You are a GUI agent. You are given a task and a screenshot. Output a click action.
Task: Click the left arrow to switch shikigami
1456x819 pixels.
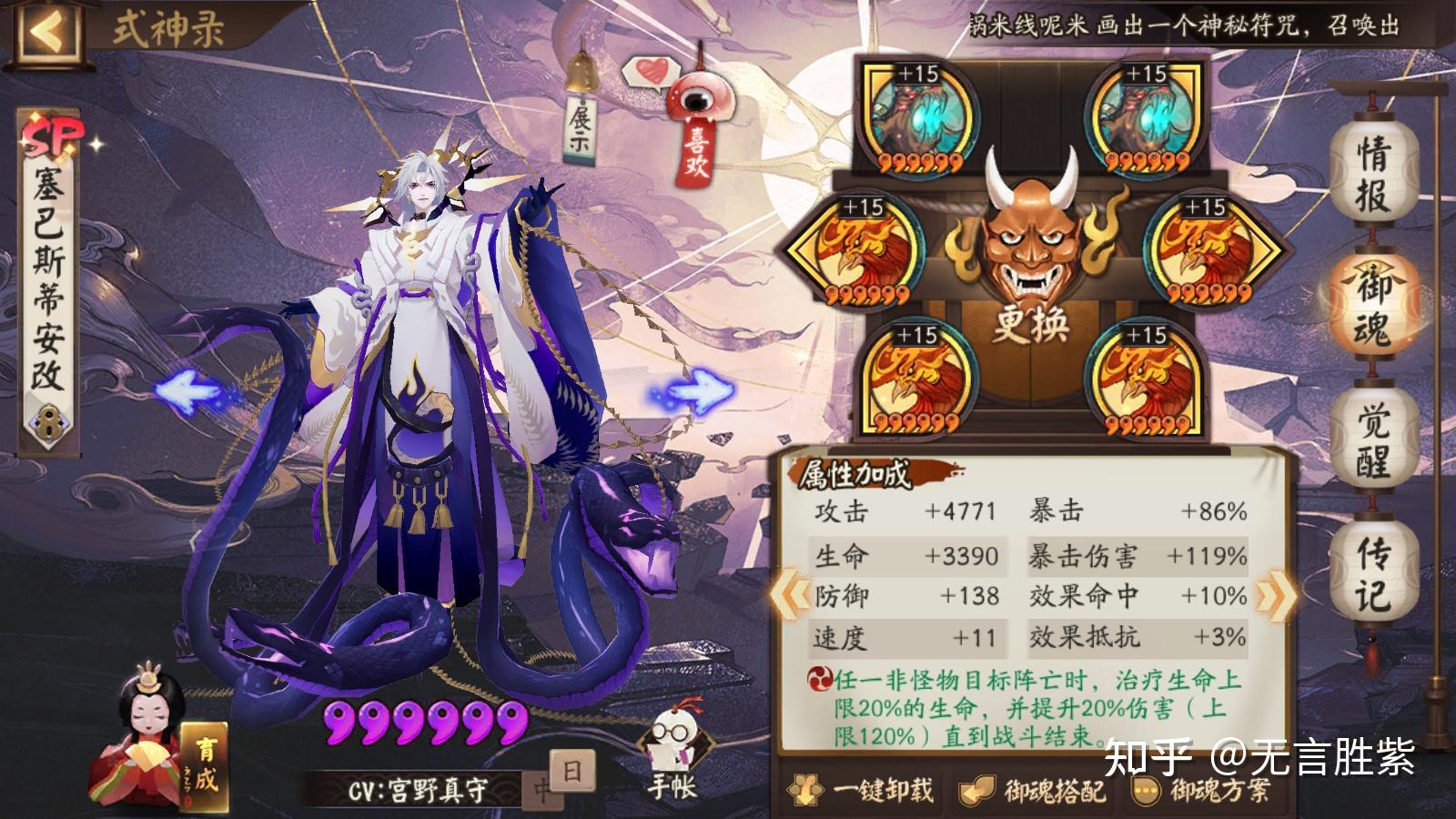click(x=187, y=391)
